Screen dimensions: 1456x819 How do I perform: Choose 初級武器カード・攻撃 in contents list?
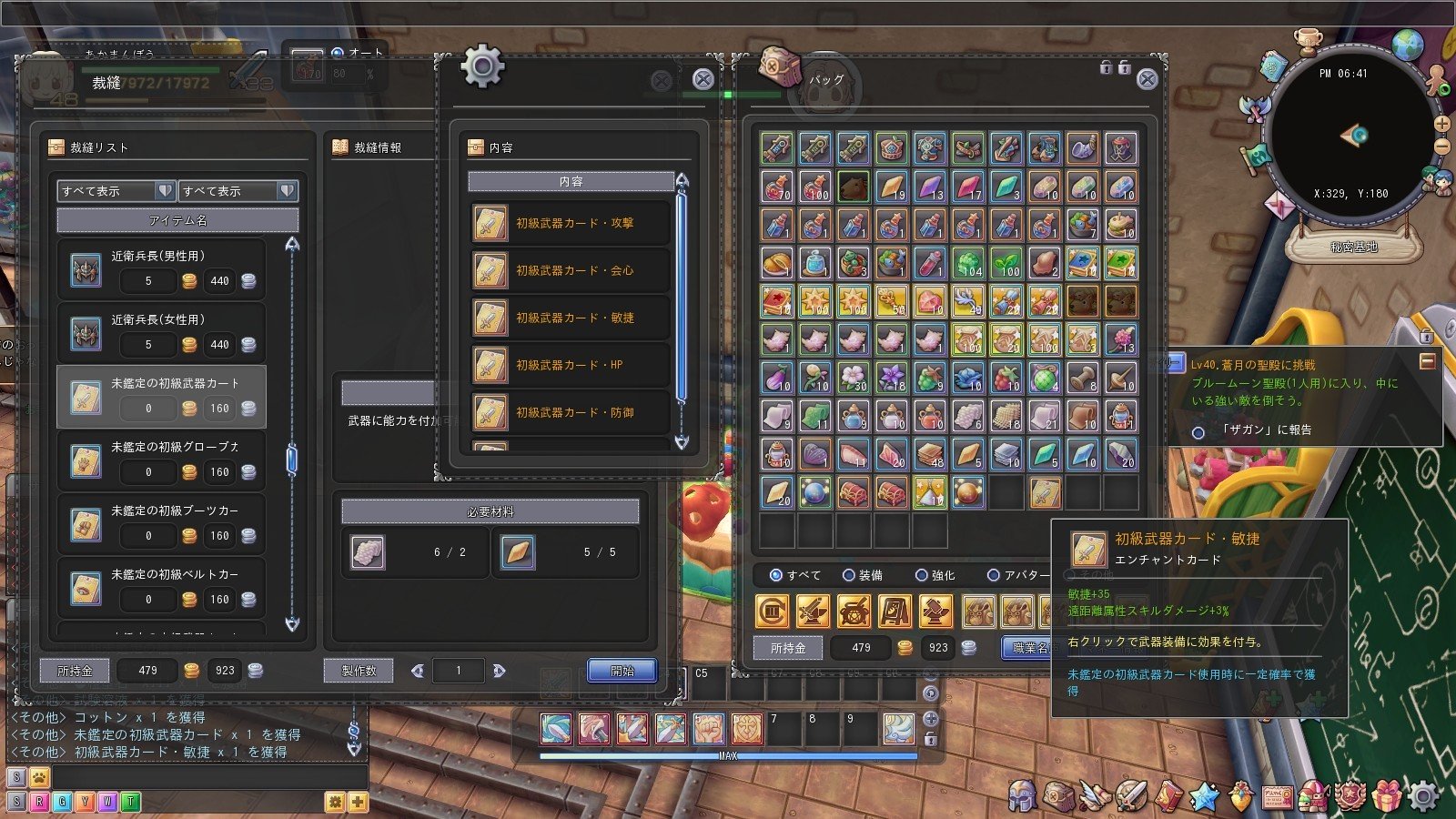click(x=571, y=223)
